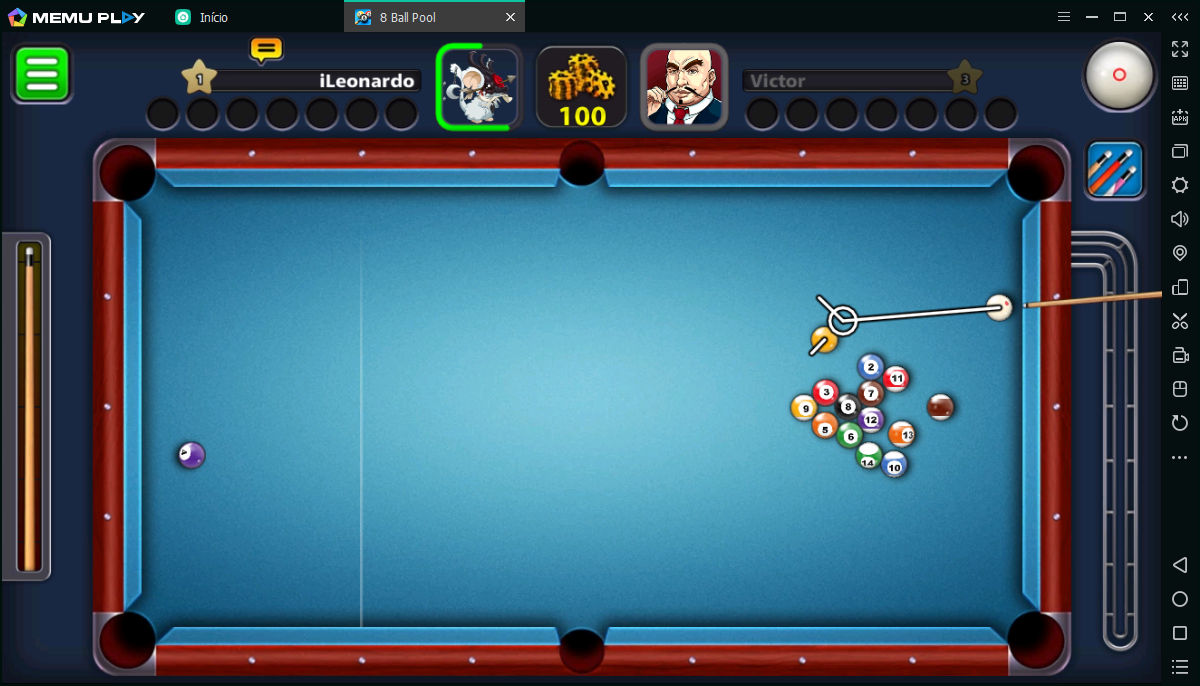The width and height of the screenshot is (1200, 686).
Task: Open the yellow chat speech bubble
Action: pos(266,49)
